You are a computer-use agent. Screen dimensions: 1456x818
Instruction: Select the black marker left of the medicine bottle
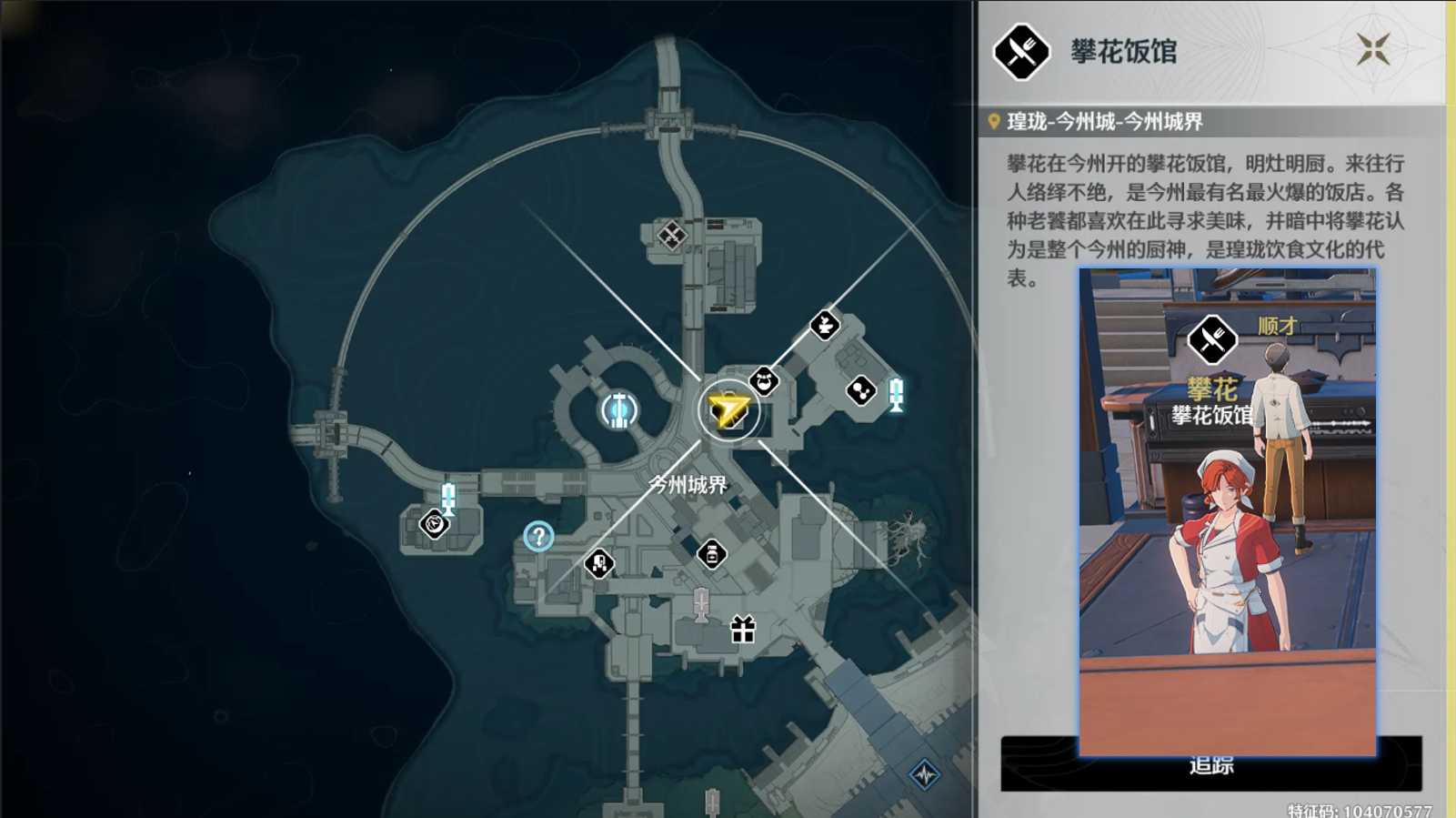598,564
